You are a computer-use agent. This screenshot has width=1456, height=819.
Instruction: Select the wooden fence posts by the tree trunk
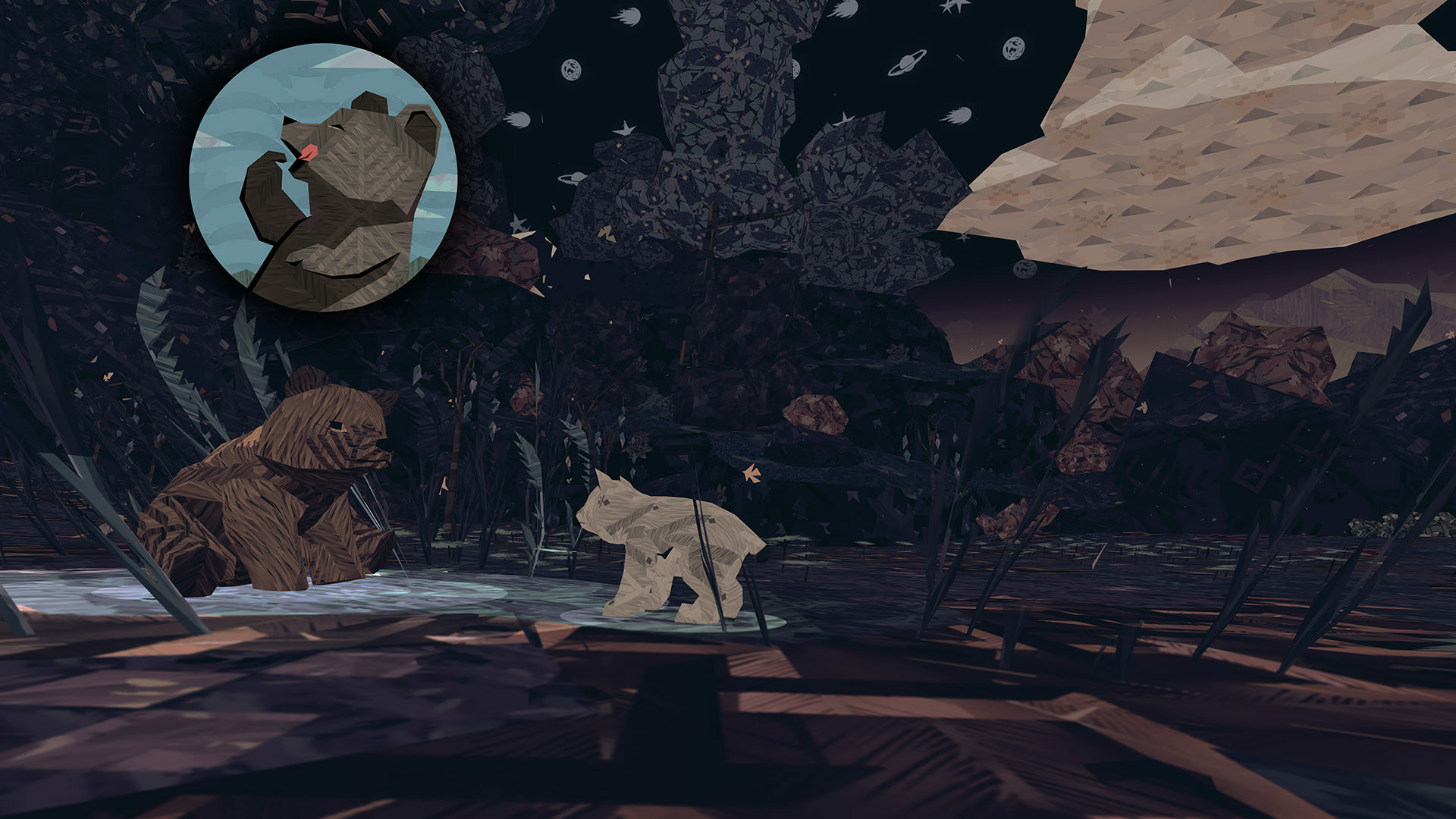tap(714, 221)
